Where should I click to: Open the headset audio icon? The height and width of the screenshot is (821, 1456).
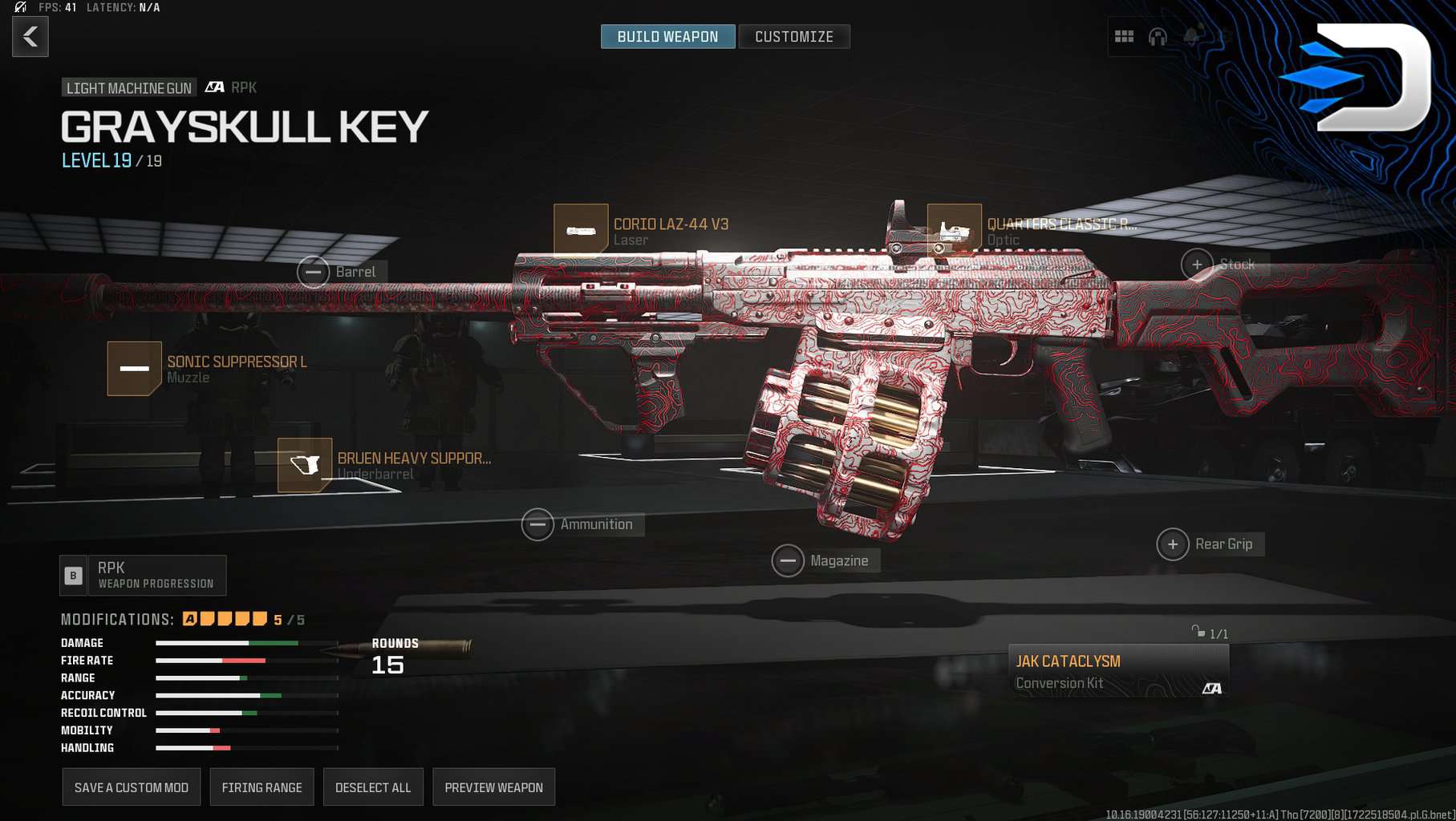point(1158,37)
